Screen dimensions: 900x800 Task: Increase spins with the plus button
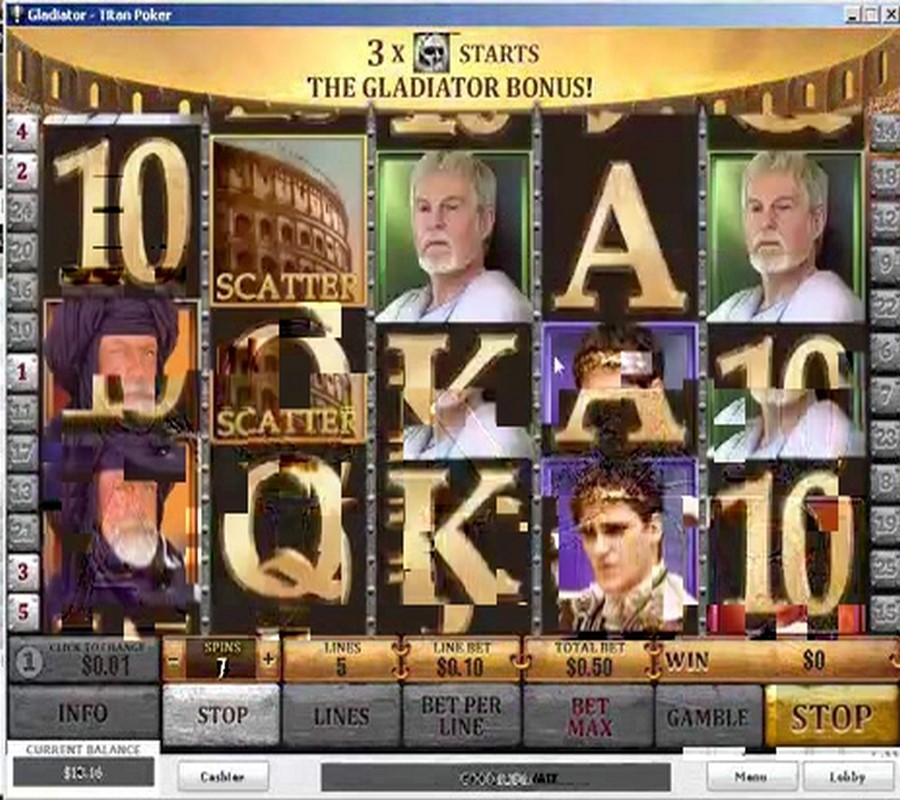pyautogui.click(x=268, y=660)
